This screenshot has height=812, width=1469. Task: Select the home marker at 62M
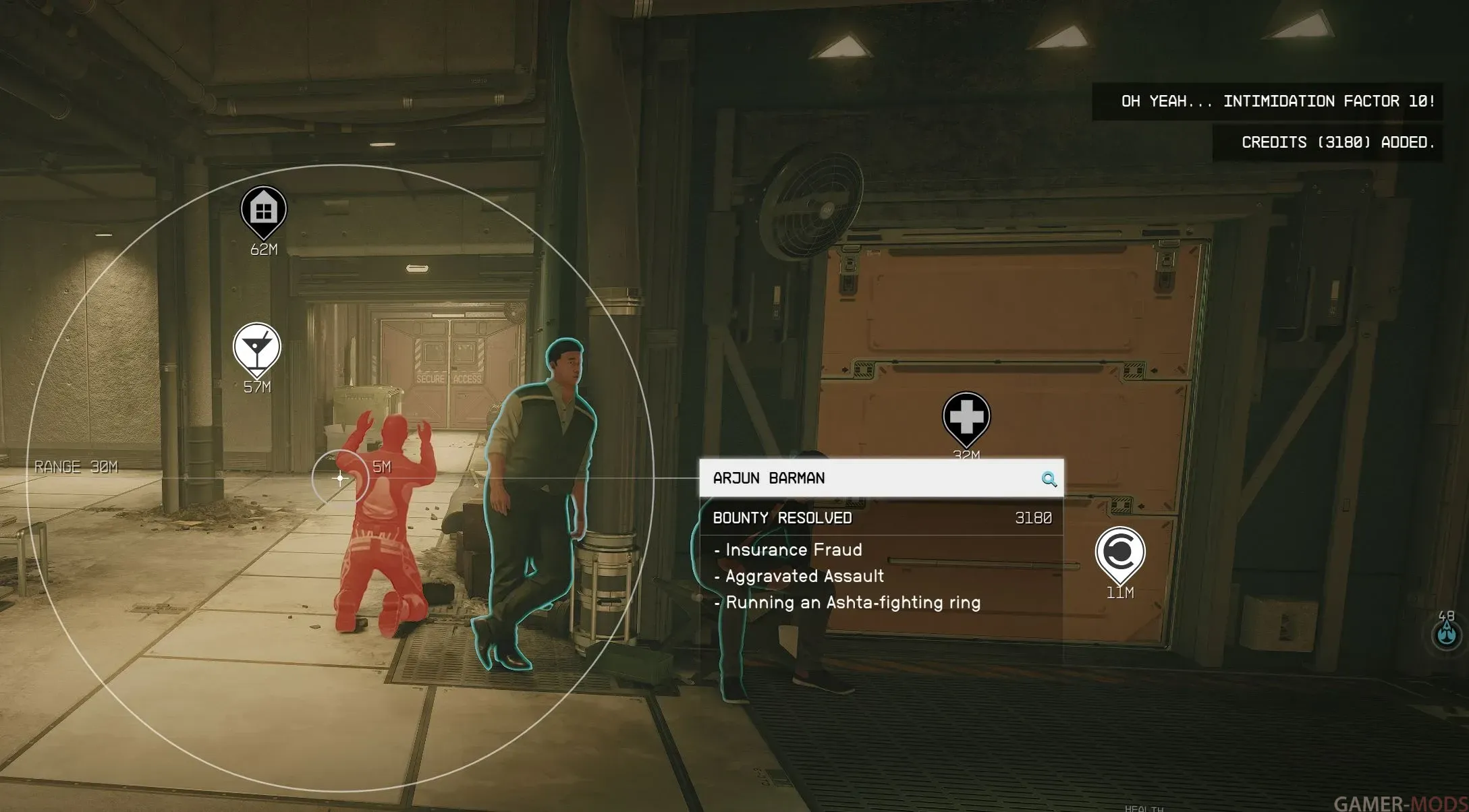pos(264,211)
